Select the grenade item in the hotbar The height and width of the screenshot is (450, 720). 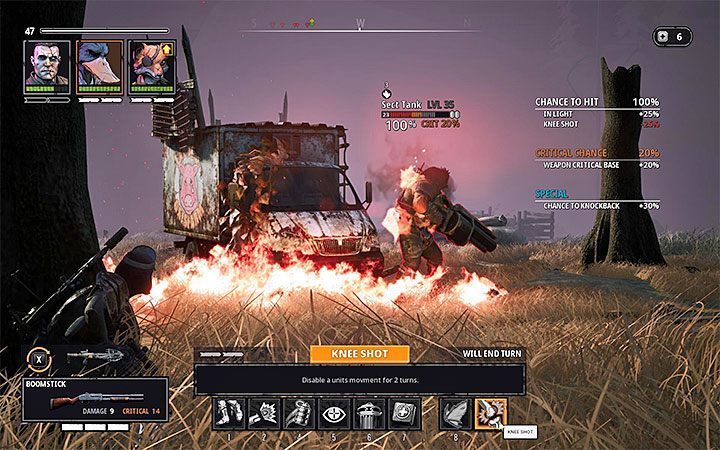pos(299,413)
